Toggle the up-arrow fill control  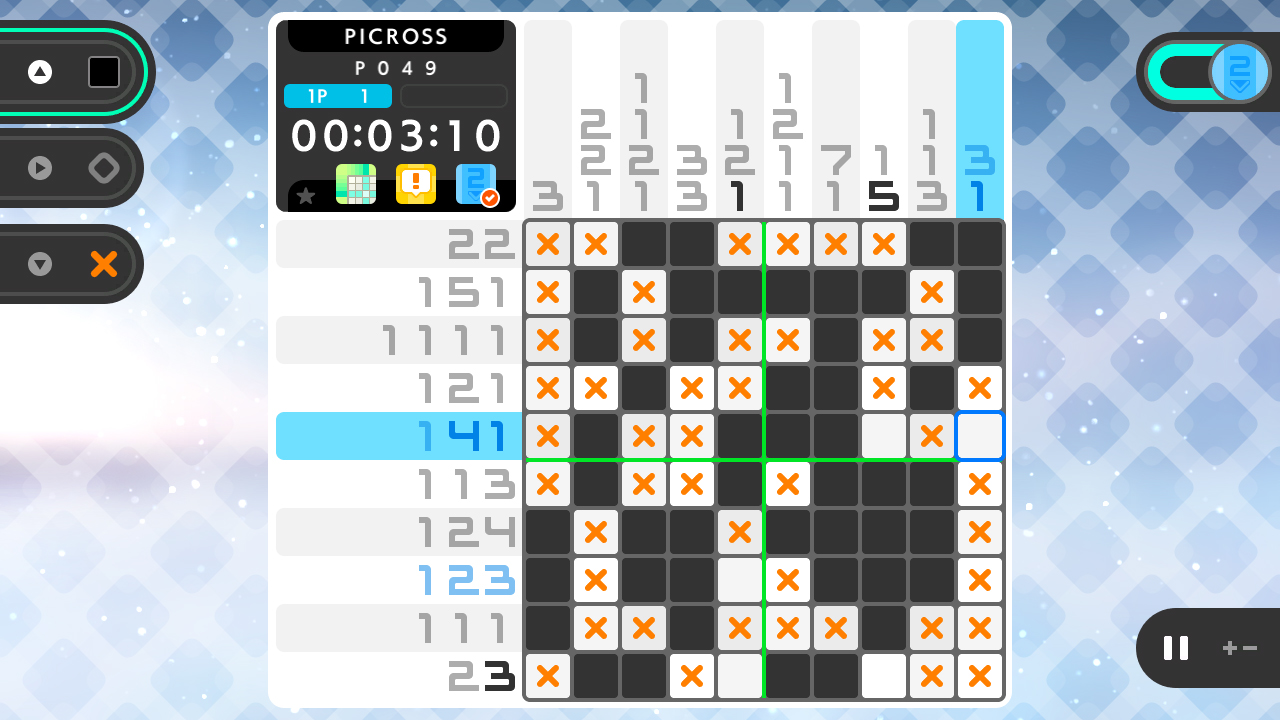pos(40,71)
